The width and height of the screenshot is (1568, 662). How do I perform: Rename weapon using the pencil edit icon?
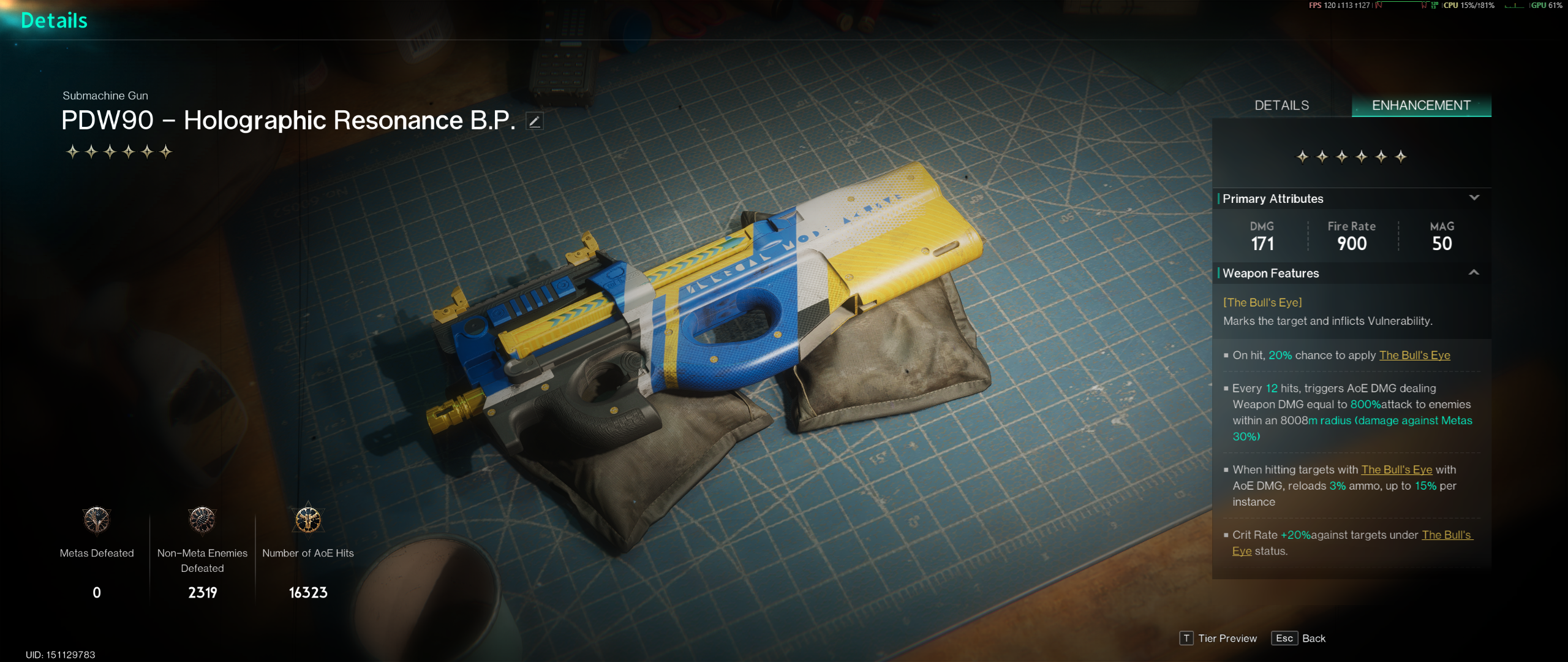pos(534,121)
